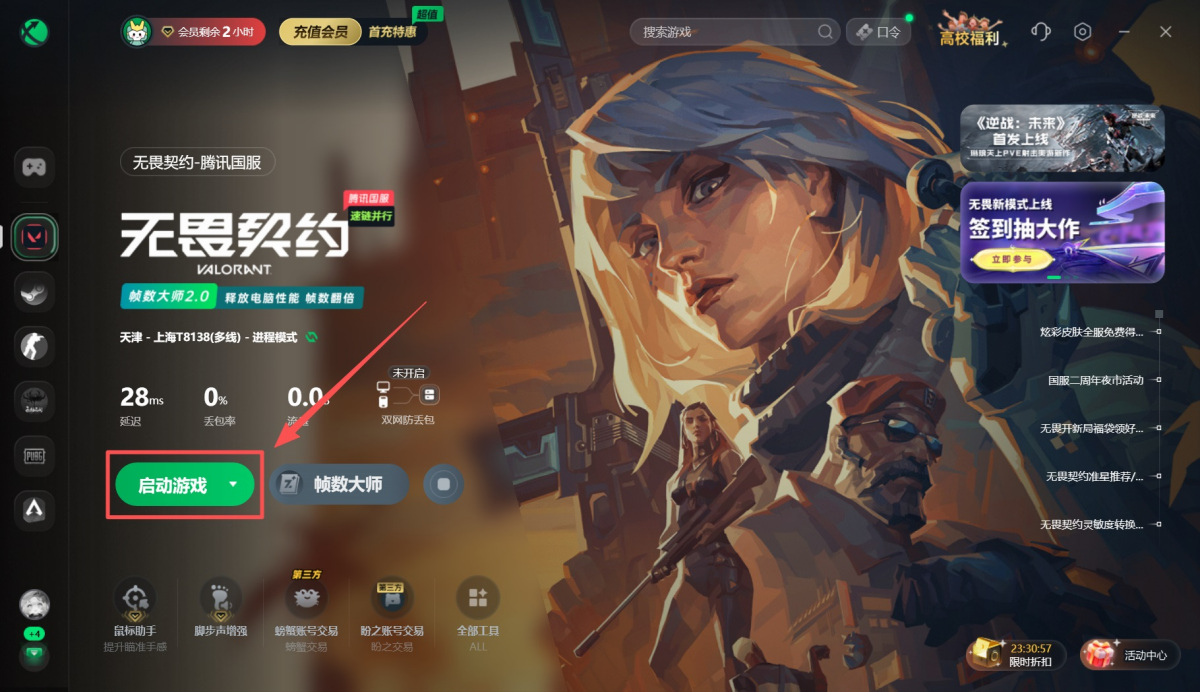Open 全部工具 all tools

(x=477, y=608)
